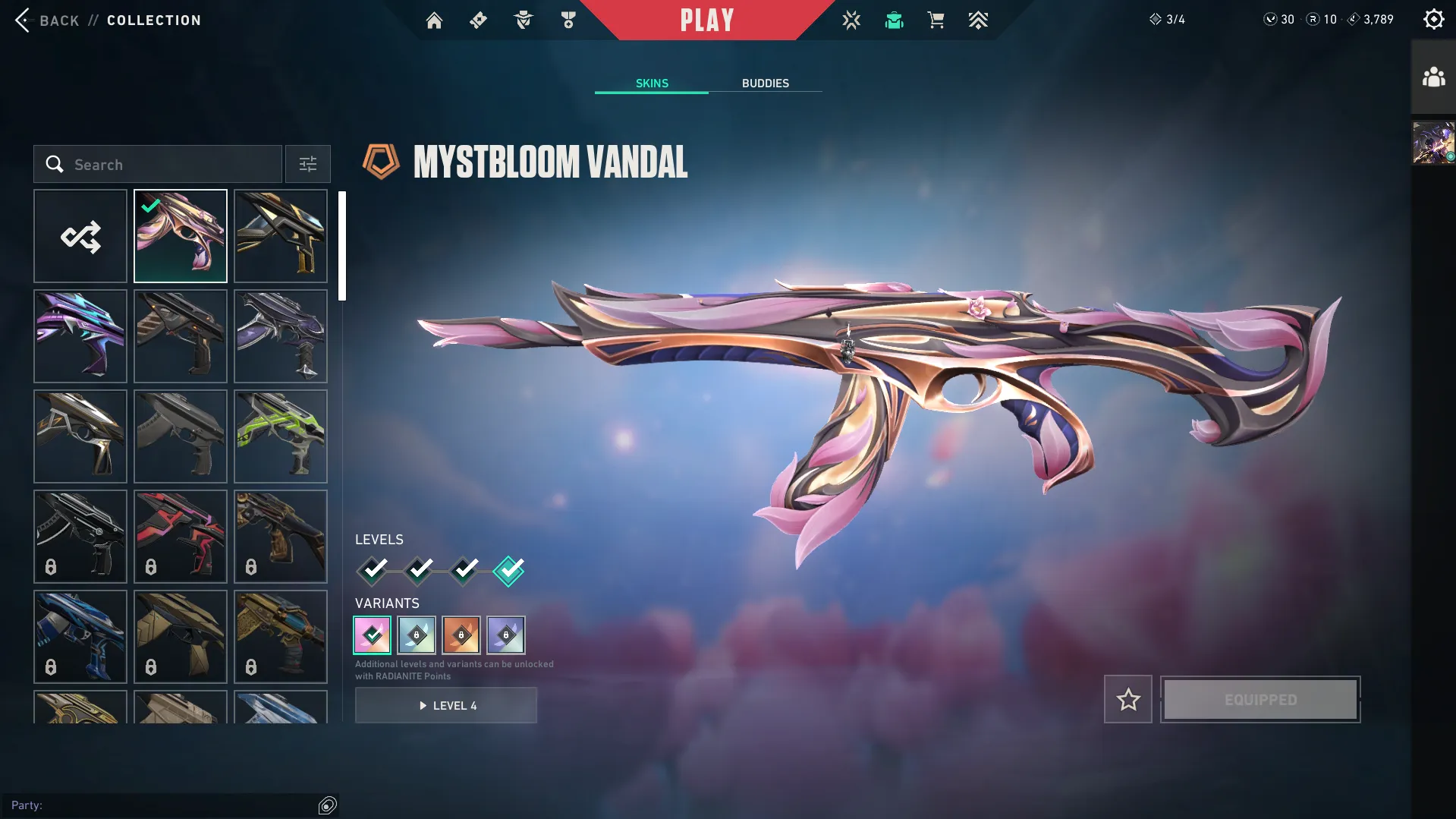Select the locked orange variant swatch
Image resolution: width=1456 pixels, height=819 pixels.
[x=461, y=635]
